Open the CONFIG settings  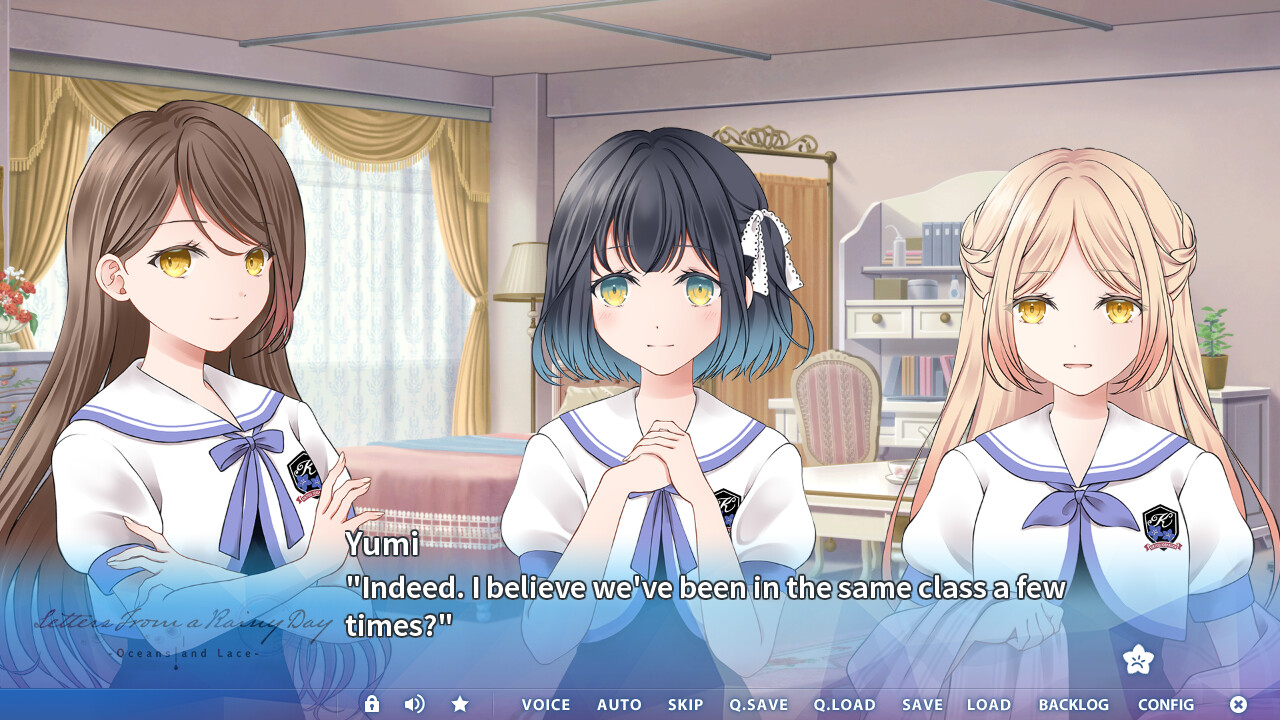pyautogui.click(x=1166, y=705)
